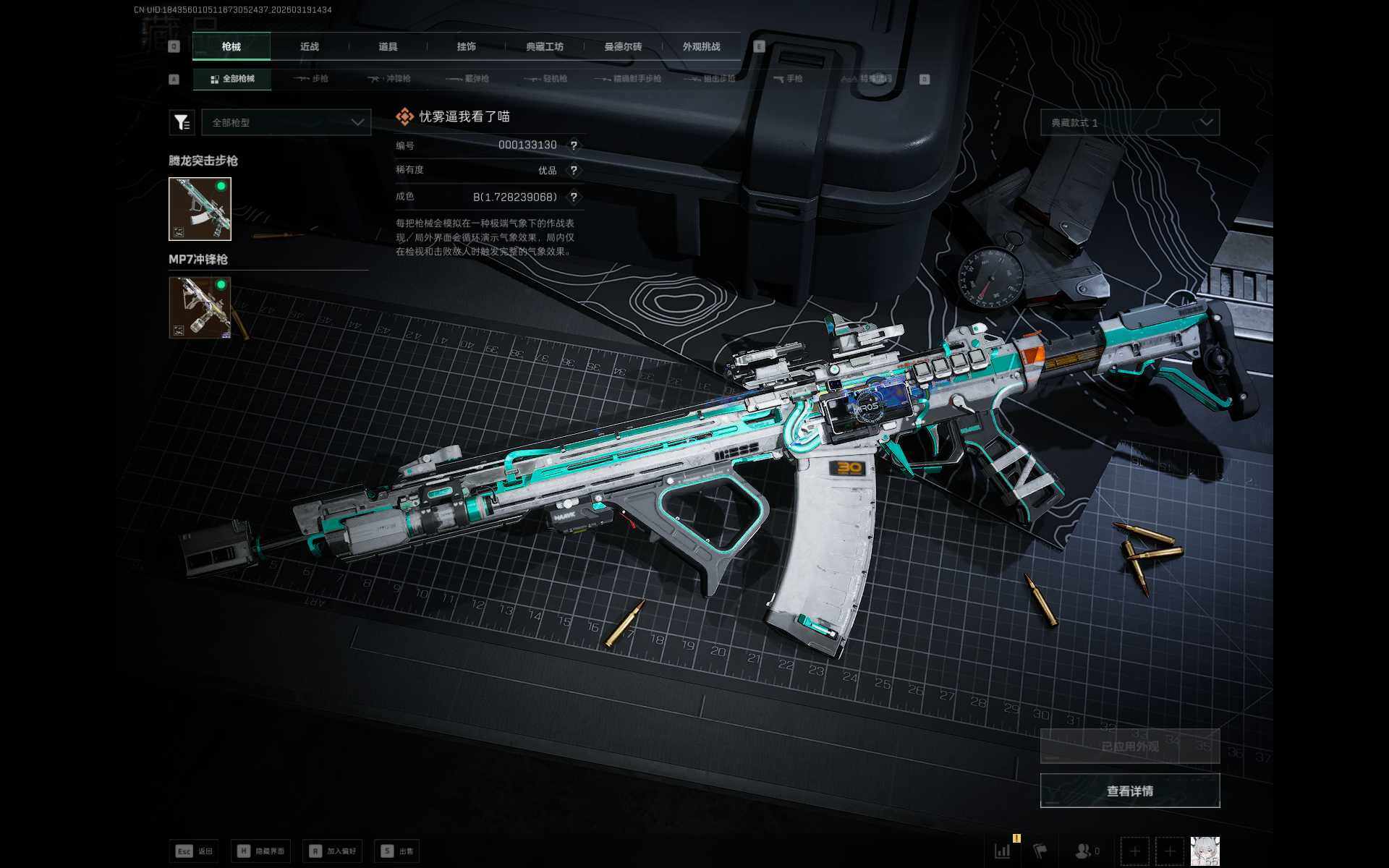This screenshot has height=868, width=1389.
Task: Show help for the 稀有度 rarity
Action: 574,171
